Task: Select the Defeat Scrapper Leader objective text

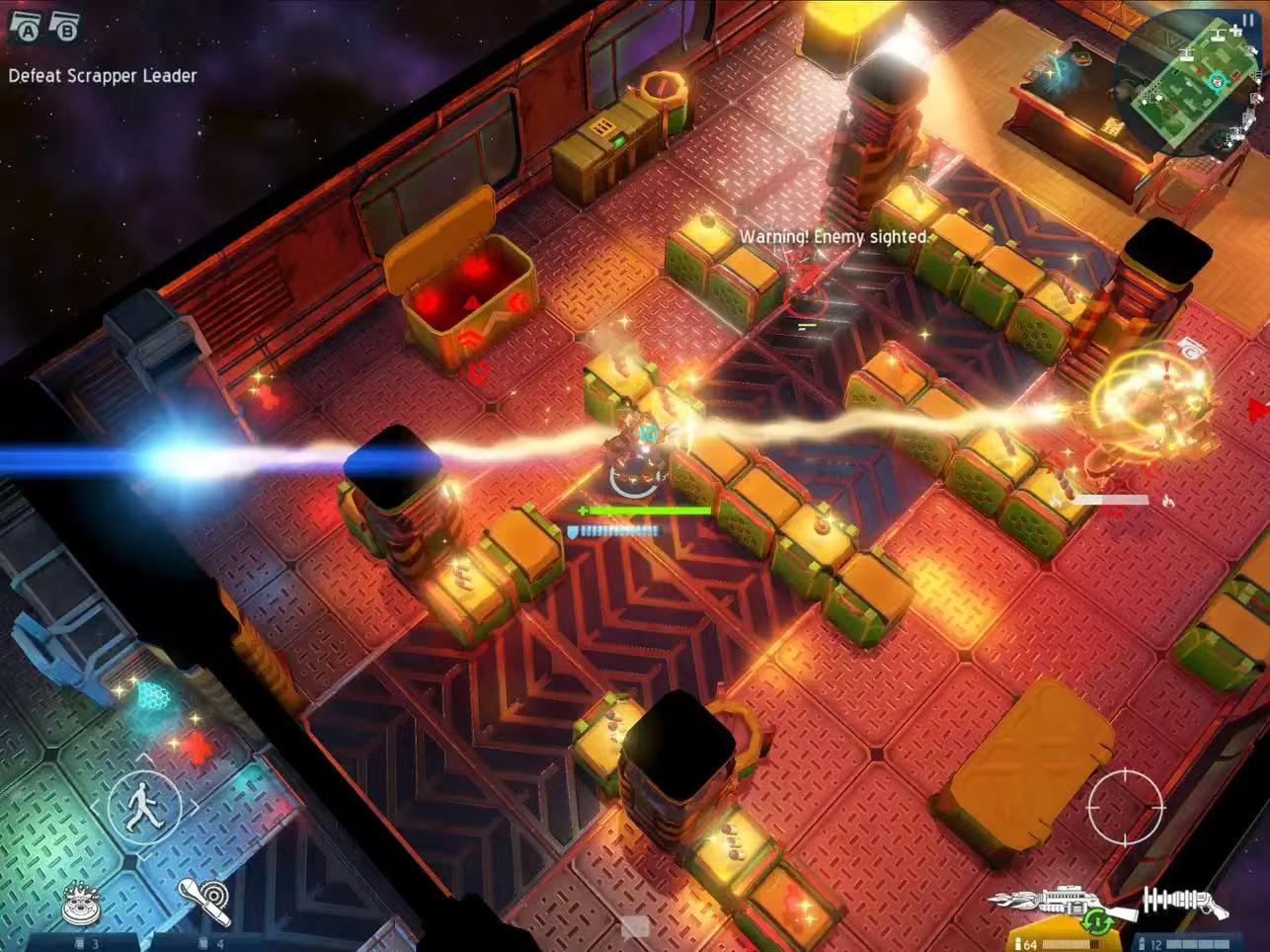Action: pyautogui.click(x=103, y=76)
